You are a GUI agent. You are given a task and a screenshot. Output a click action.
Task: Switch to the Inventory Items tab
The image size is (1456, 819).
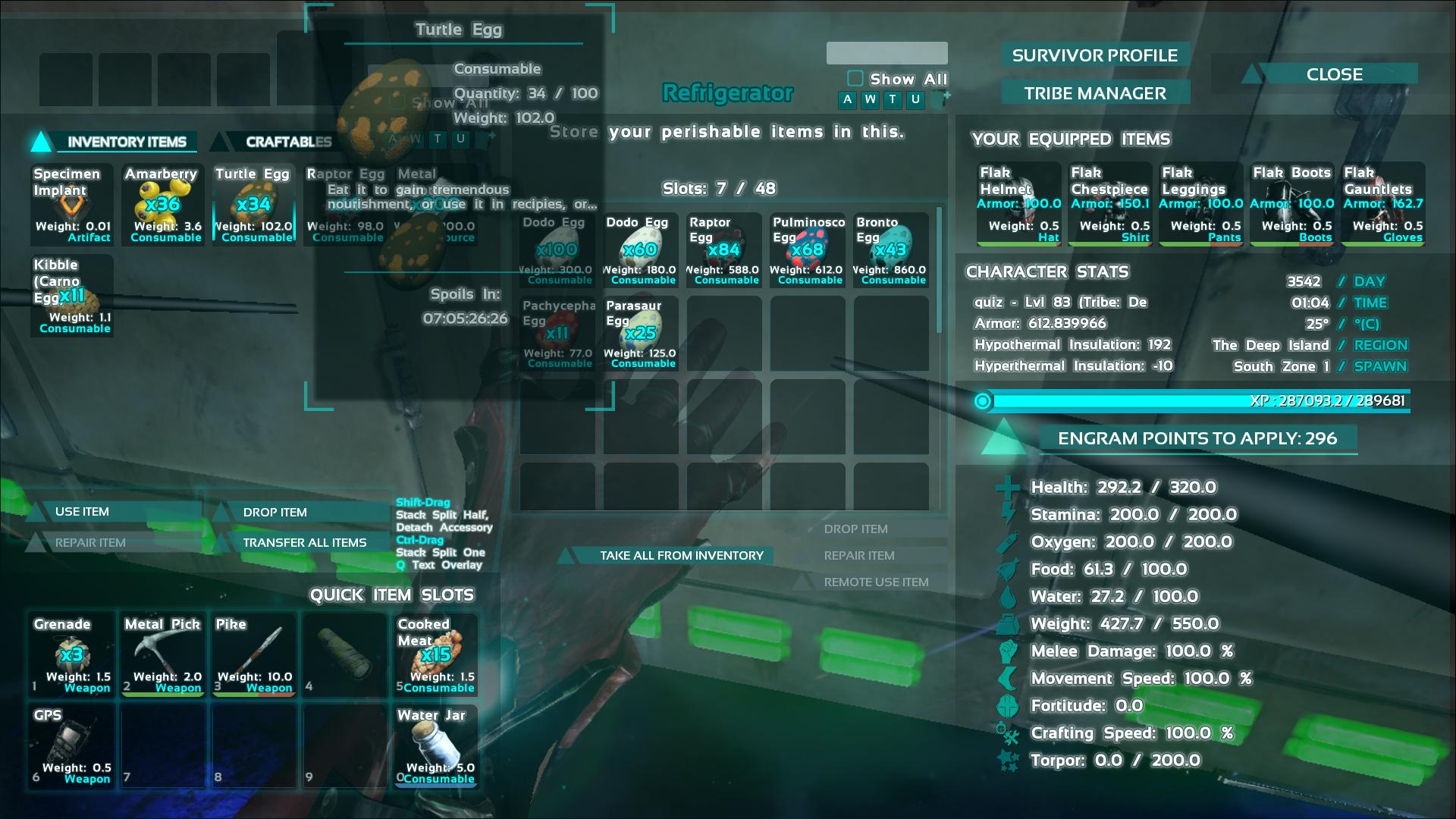[x=126, y=142]
